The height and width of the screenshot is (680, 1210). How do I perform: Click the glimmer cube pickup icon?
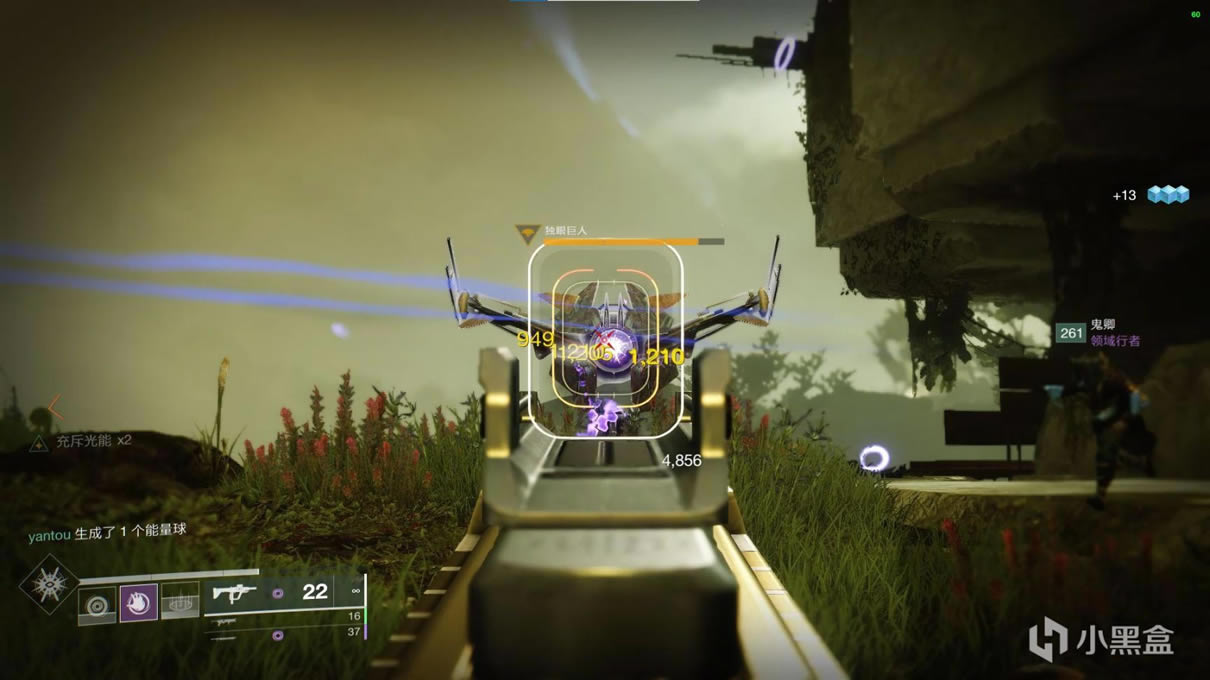(1167, 195)
